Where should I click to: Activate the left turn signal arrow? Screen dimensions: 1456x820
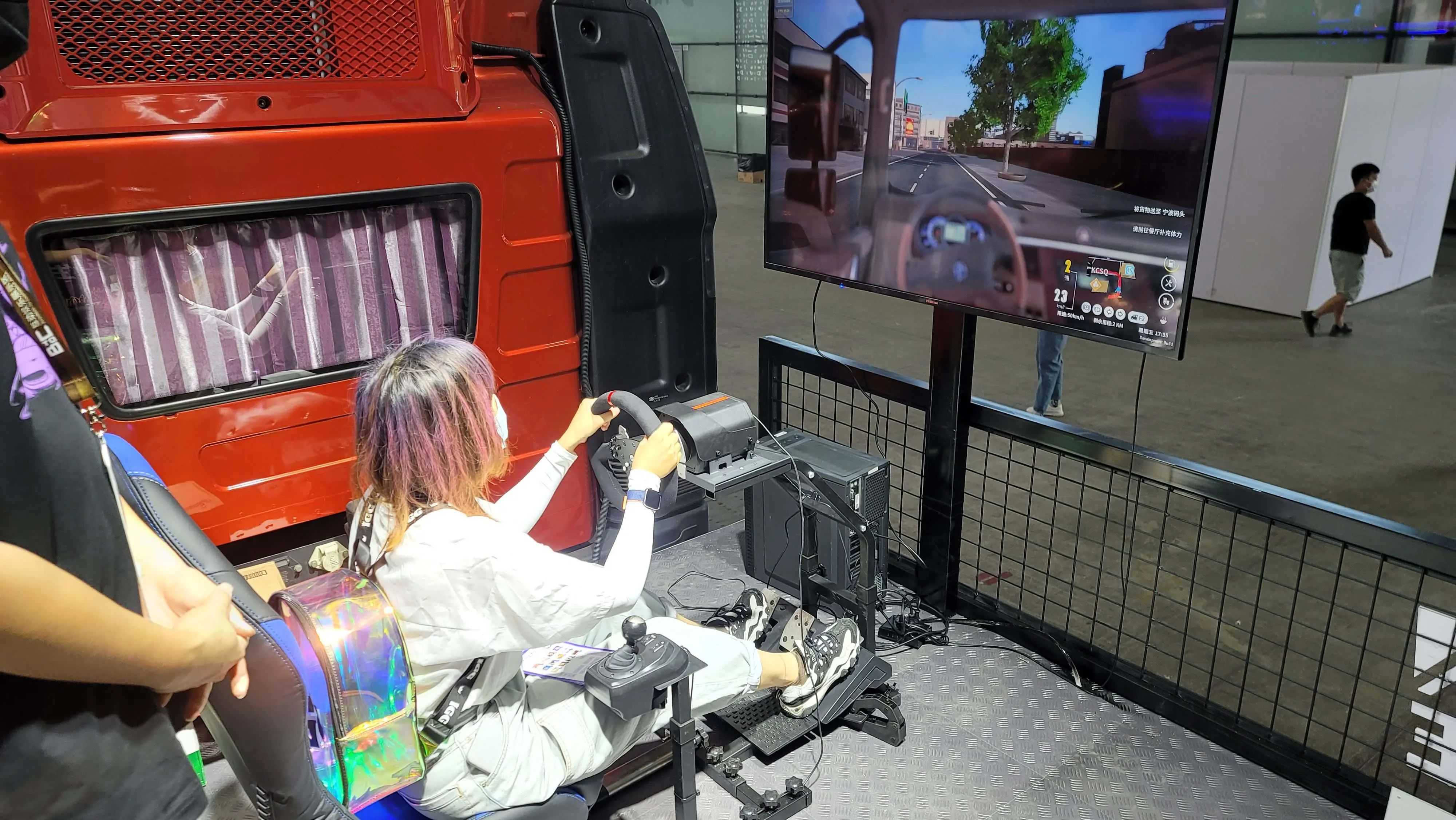(x=1109, y=312)
